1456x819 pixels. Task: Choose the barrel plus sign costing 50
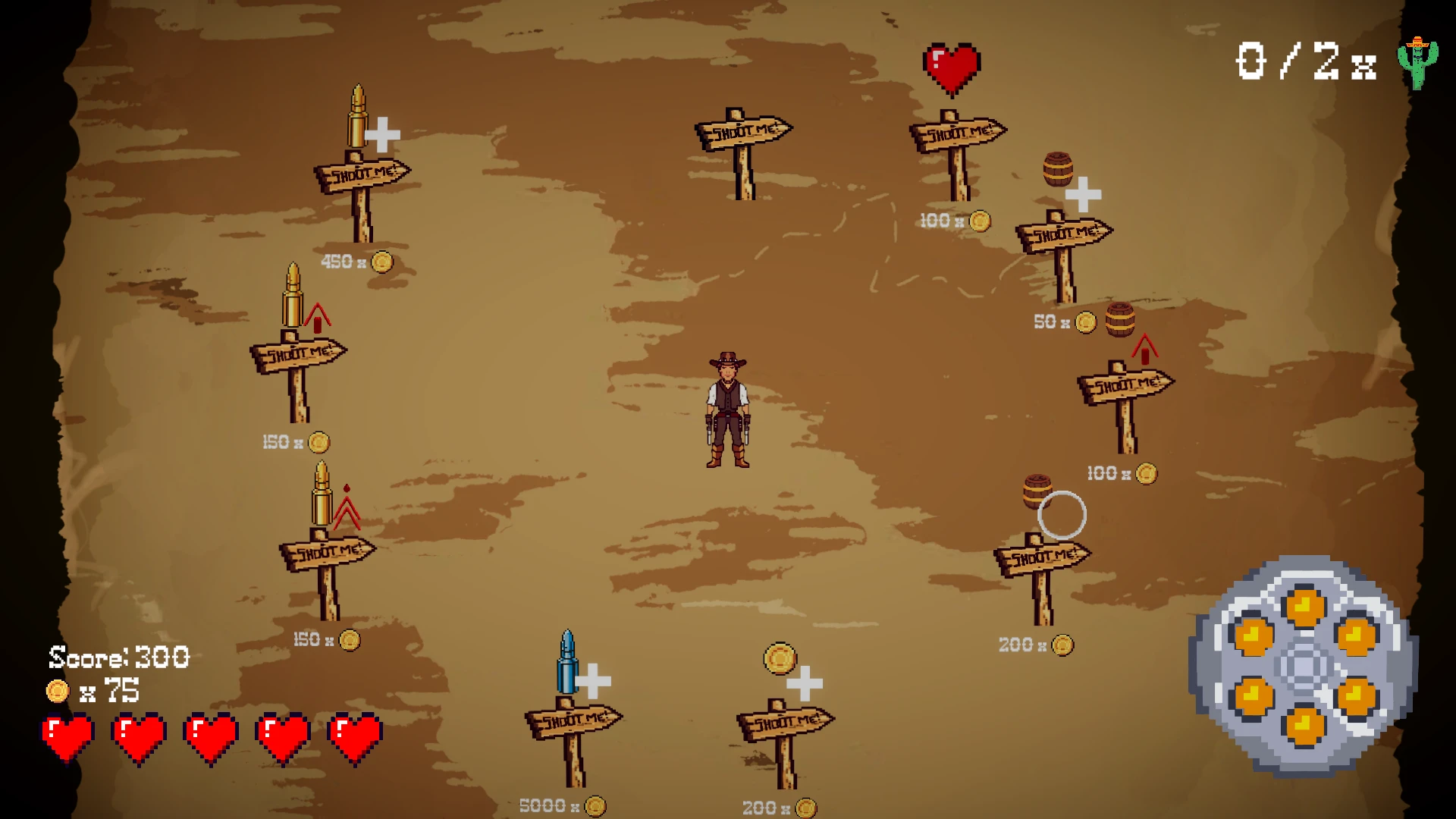click(1063, 234)
